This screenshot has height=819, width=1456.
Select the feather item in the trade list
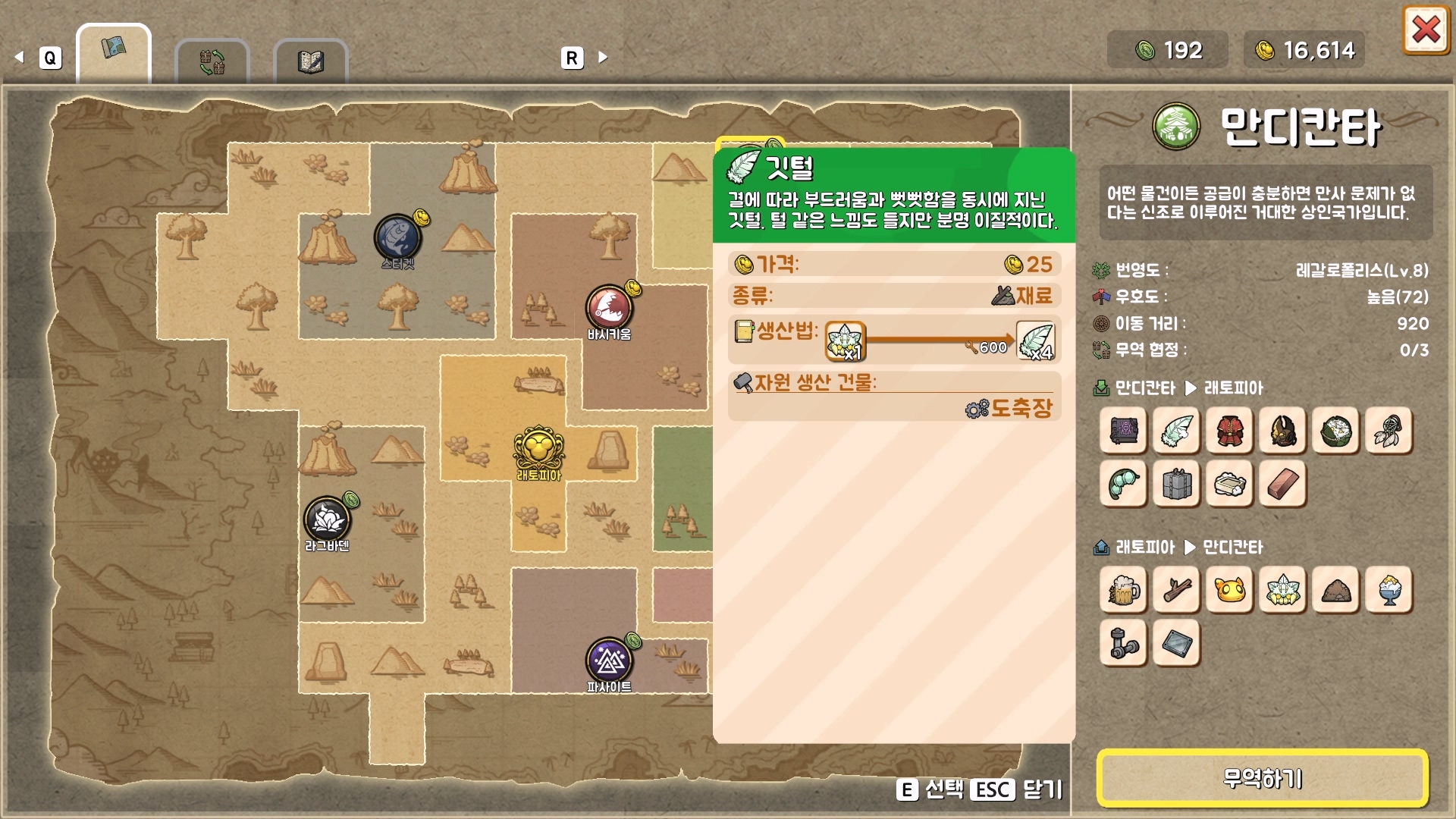click(x=1176, y=431)
